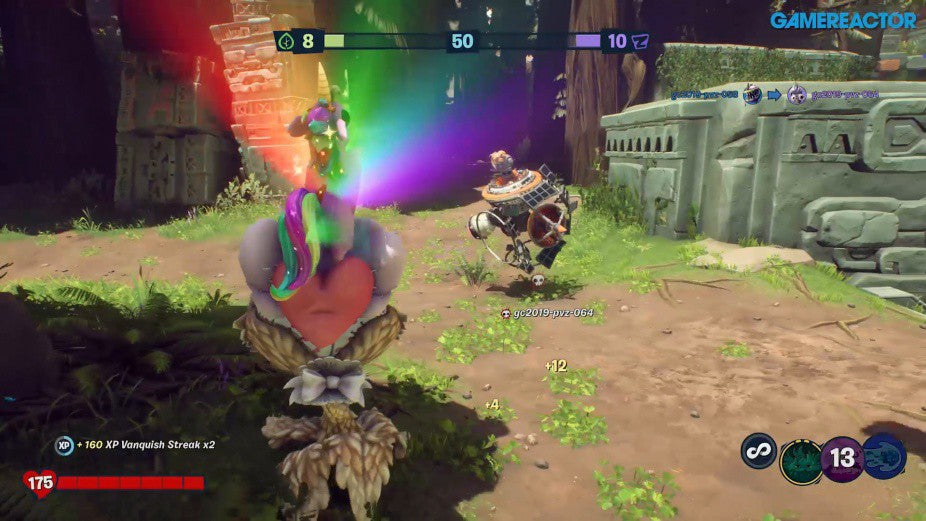Select the purple ability showing cooldown 13
The height and width of the screenshot is (521, 926).
click(x=842, y=460)
